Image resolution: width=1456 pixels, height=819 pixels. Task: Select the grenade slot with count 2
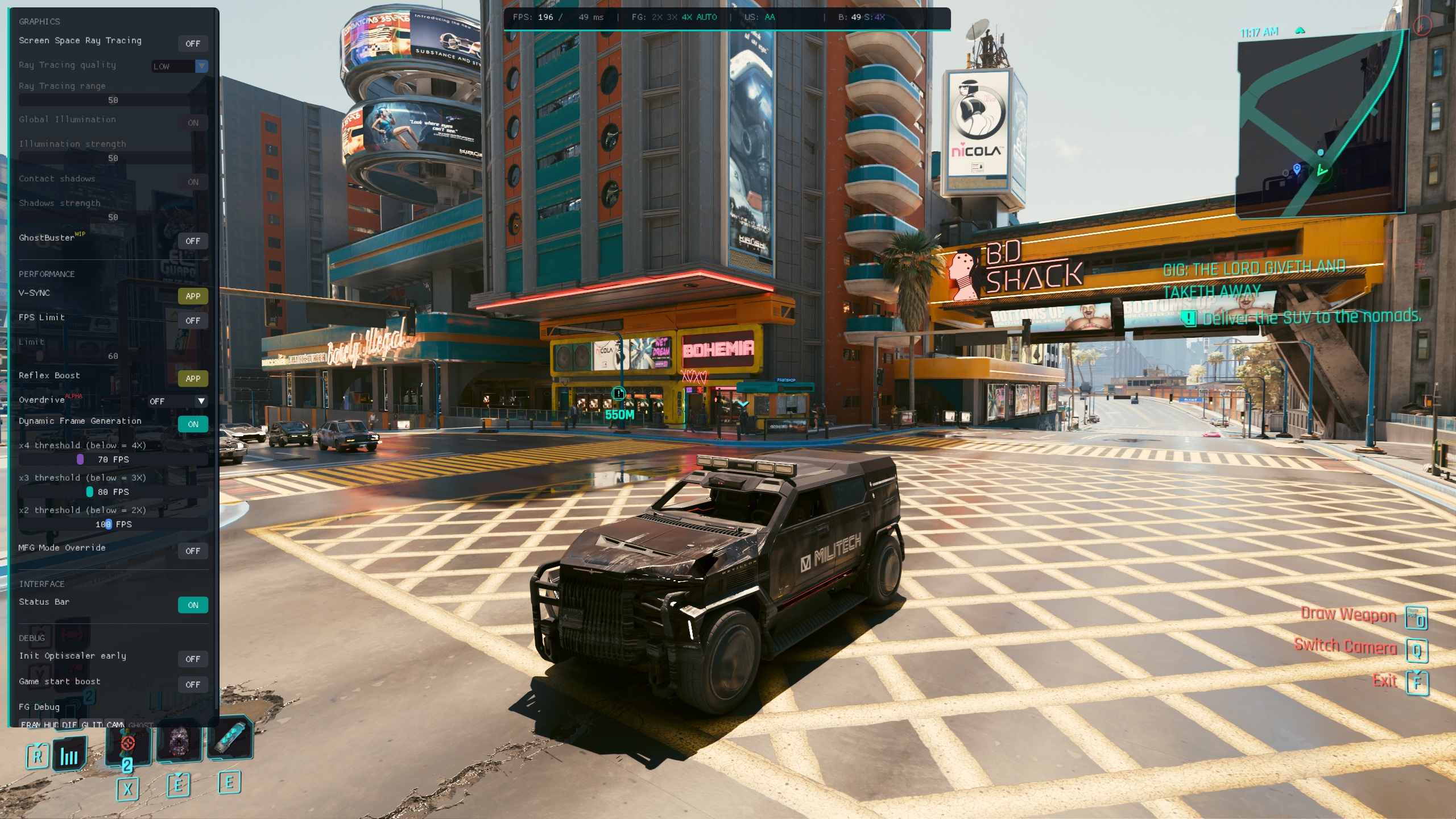tap(128, 745)
